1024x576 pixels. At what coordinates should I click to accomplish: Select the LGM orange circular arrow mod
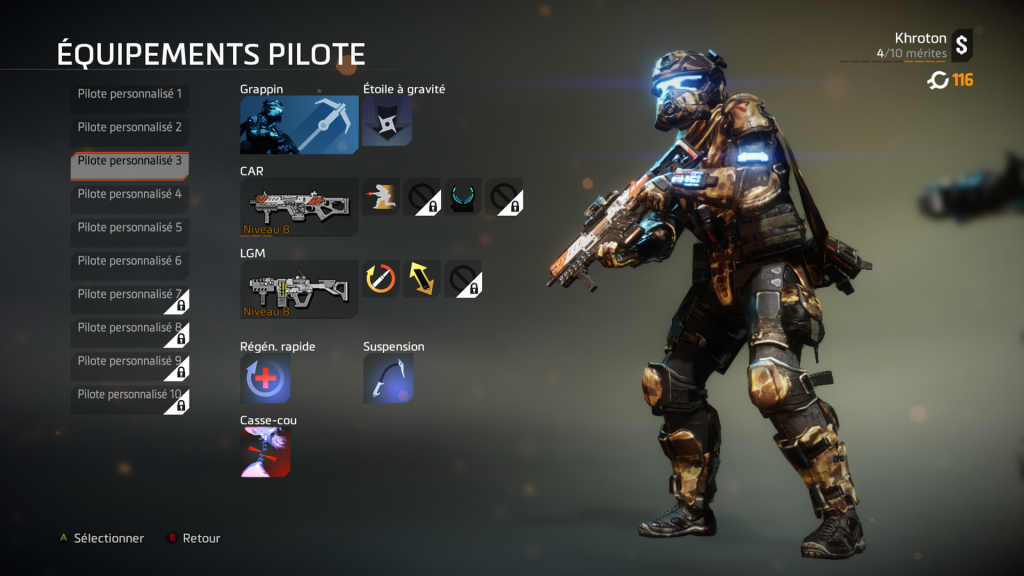click(x=380, y=279)
